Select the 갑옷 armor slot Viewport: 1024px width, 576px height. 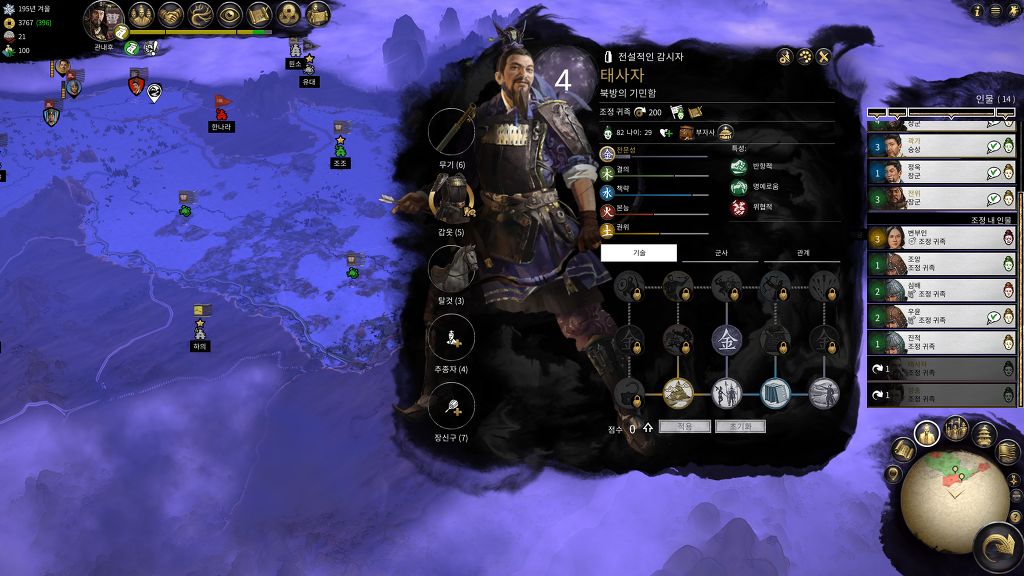click(x=451, y=199)
